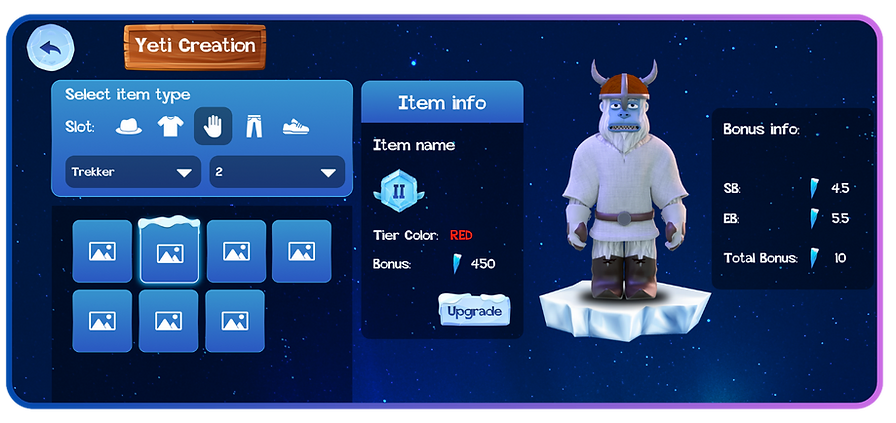
Task: Open the Trekker dropdown
Action: tap(131, 172)
